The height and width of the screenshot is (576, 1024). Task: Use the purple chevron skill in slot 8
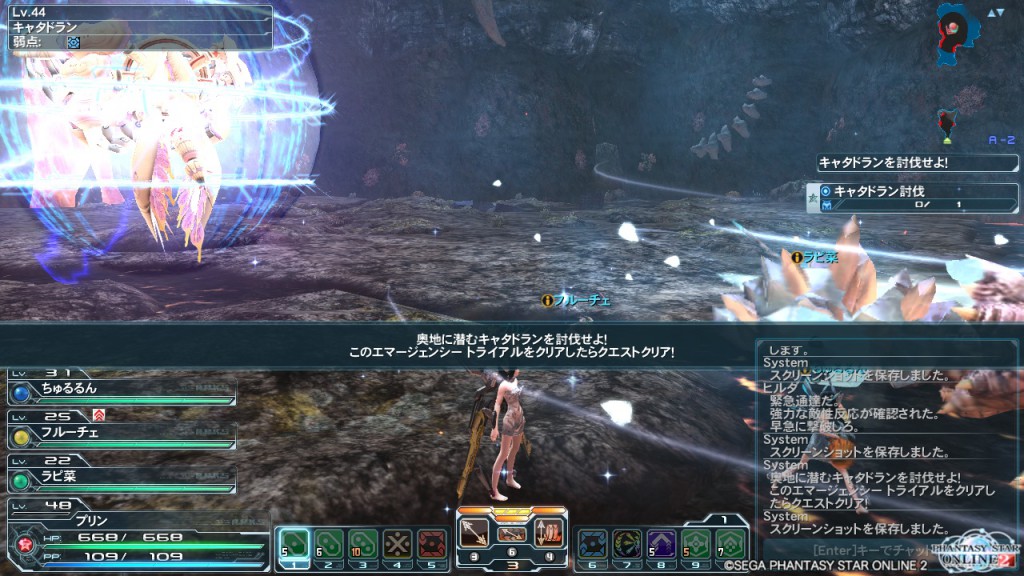coord(661,543)
